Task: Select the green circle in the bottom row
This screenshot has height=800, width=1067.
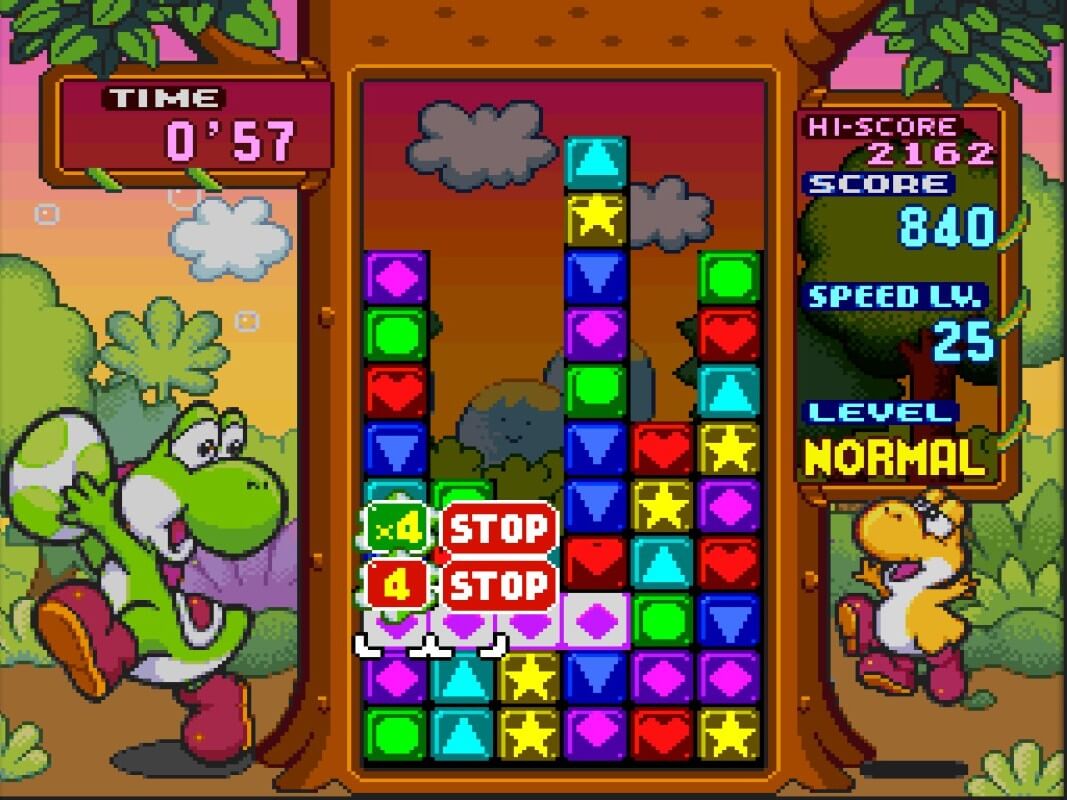Action: tap(396, 733)
